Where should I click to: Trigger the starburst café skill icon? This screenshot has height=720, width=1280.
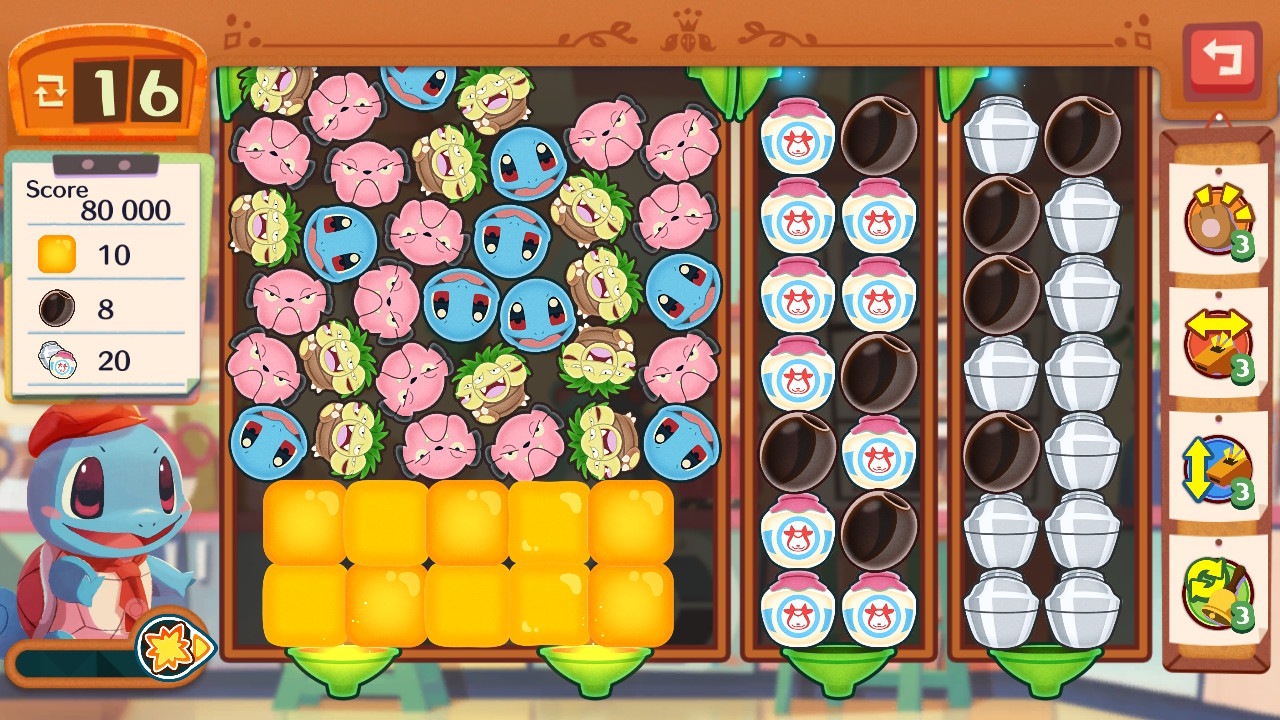[168, 647]
